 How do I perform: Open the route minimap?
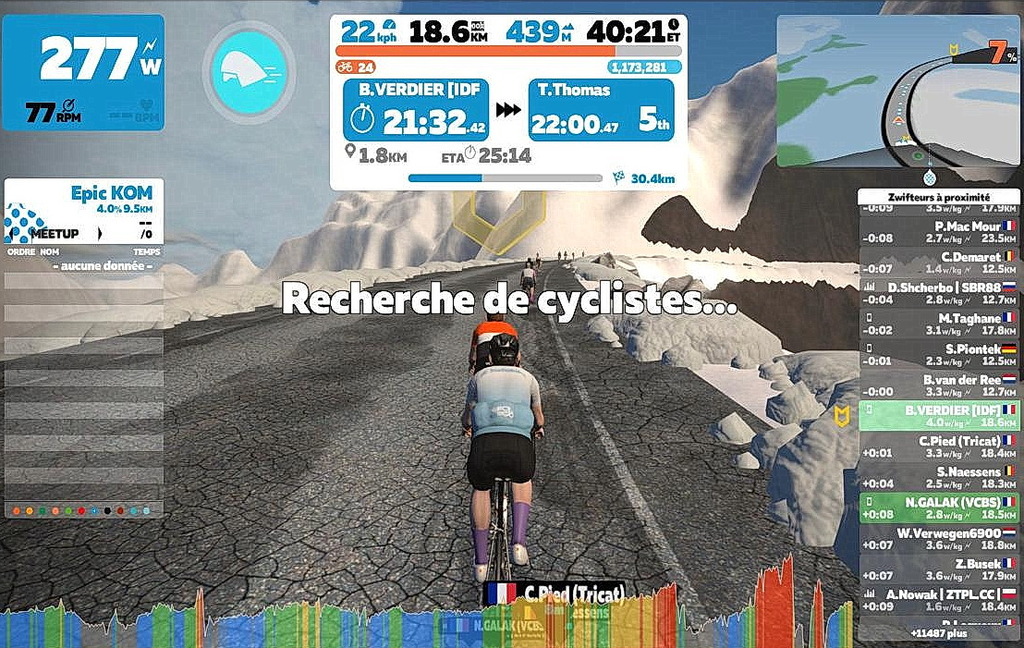(897, 90)
